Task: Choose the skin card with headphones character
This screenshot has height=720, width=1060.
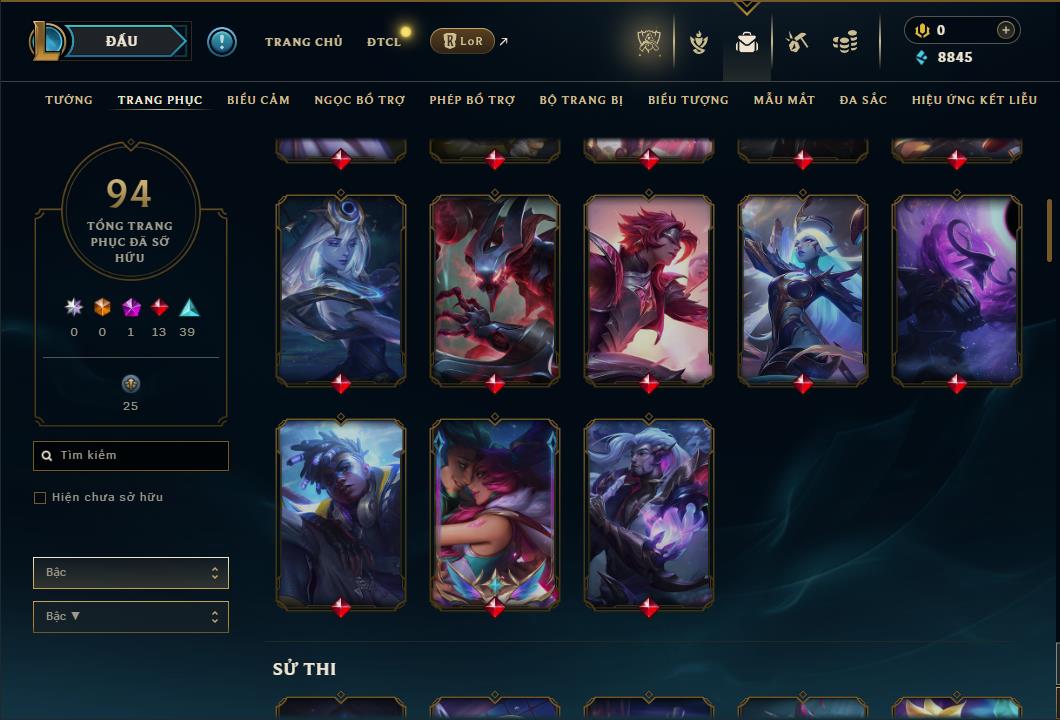Action: 341,512
